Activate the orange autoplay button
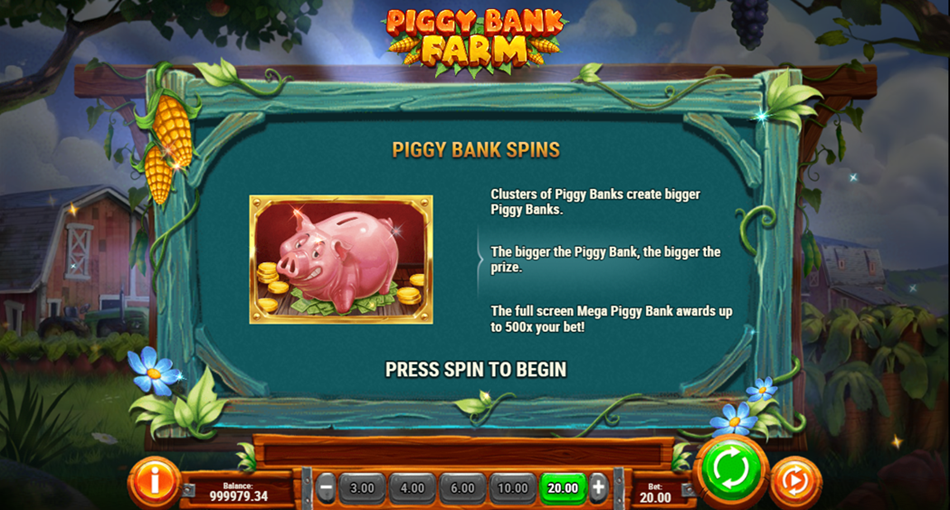Viewport: 950px width, 510px height. [795, 482]
